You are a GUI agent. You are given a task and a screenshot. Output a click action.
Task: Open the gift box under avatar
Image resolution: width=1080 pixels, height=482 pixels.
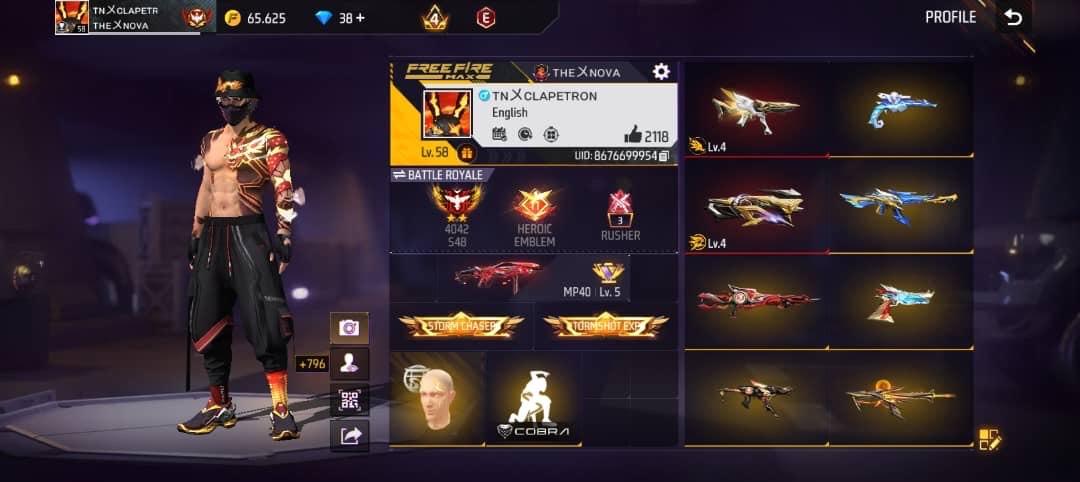pyautogui.click(x=465, y=153)
